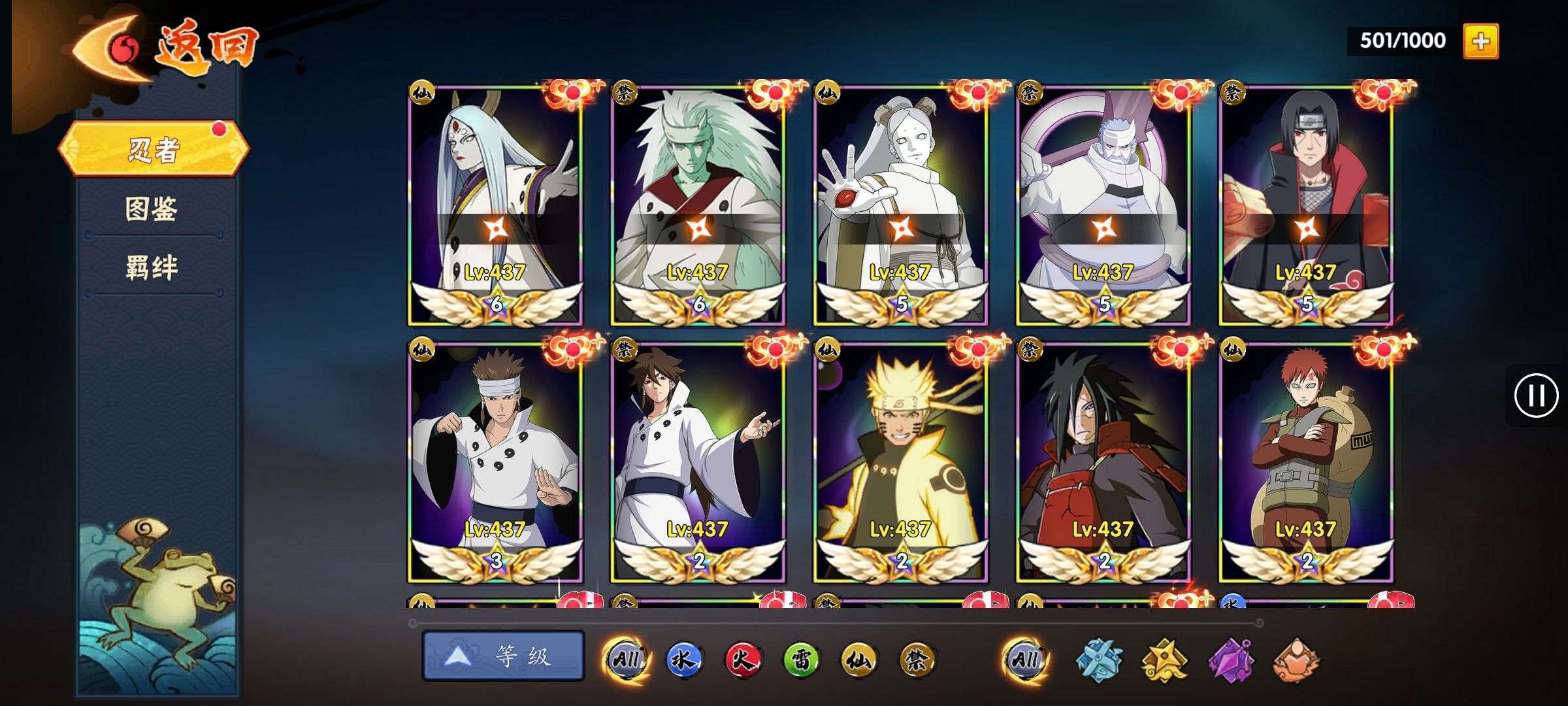Show only blue shuriken class ninjas
Viewport: 1568px width, 706px height.
pos(1100,660)
